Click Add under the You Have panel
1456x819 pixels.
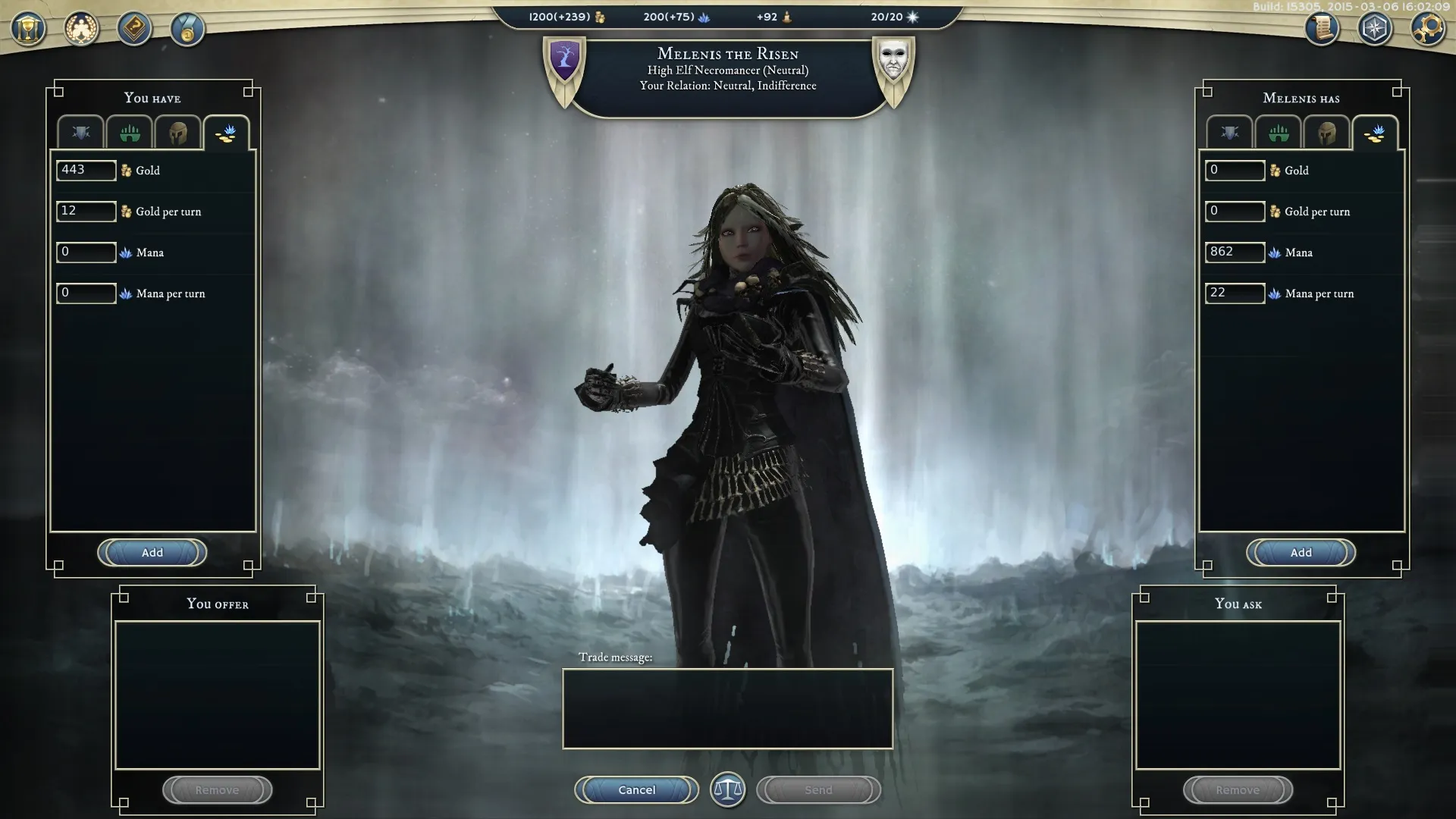152,553
